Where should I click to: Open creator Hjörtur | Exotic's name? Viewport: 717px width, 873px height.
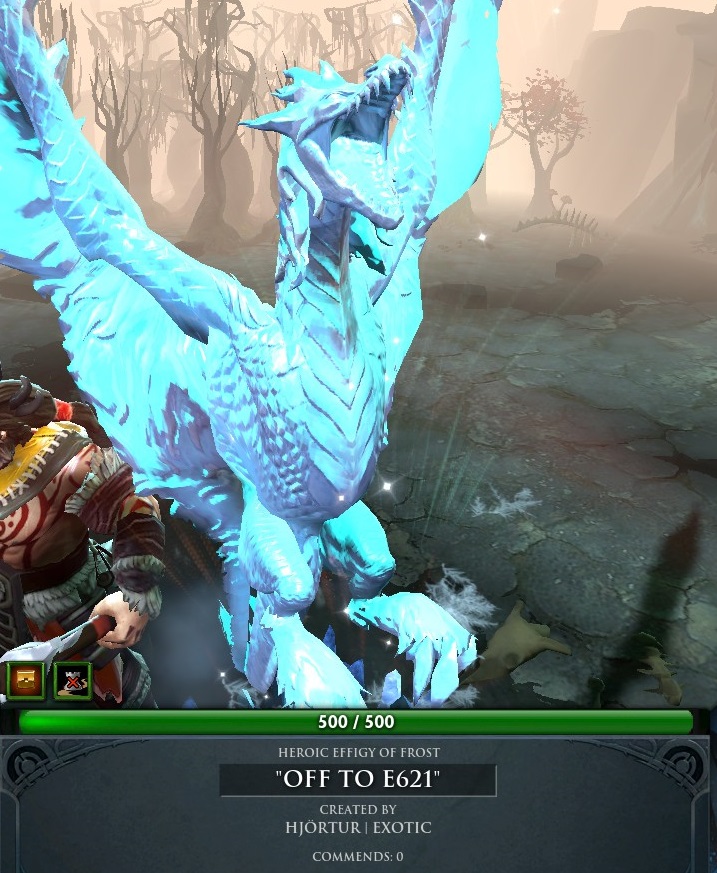[x=358, y=828]
